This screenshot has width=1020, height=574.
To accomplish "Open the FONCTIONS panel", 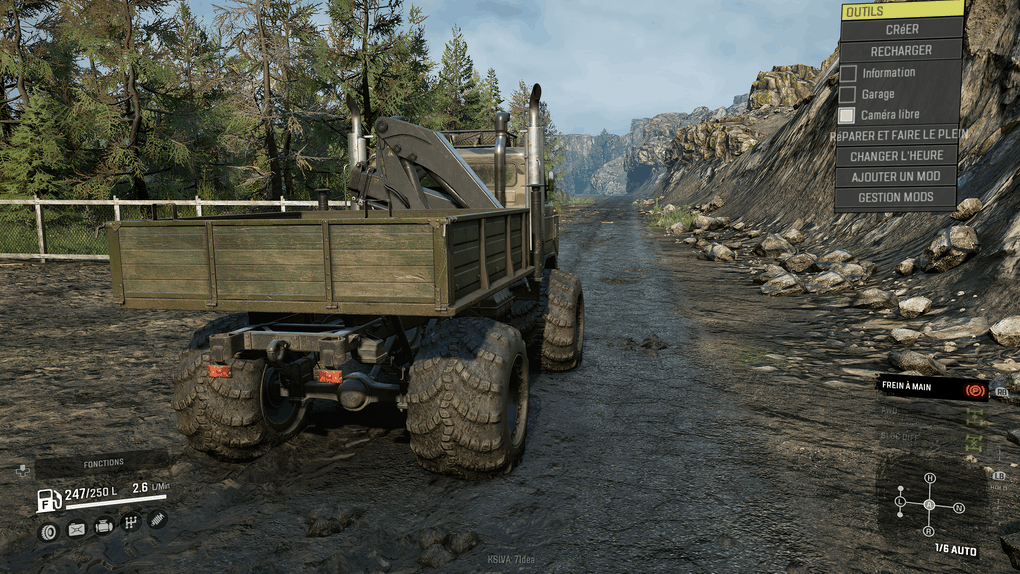I will click(102, 463).
